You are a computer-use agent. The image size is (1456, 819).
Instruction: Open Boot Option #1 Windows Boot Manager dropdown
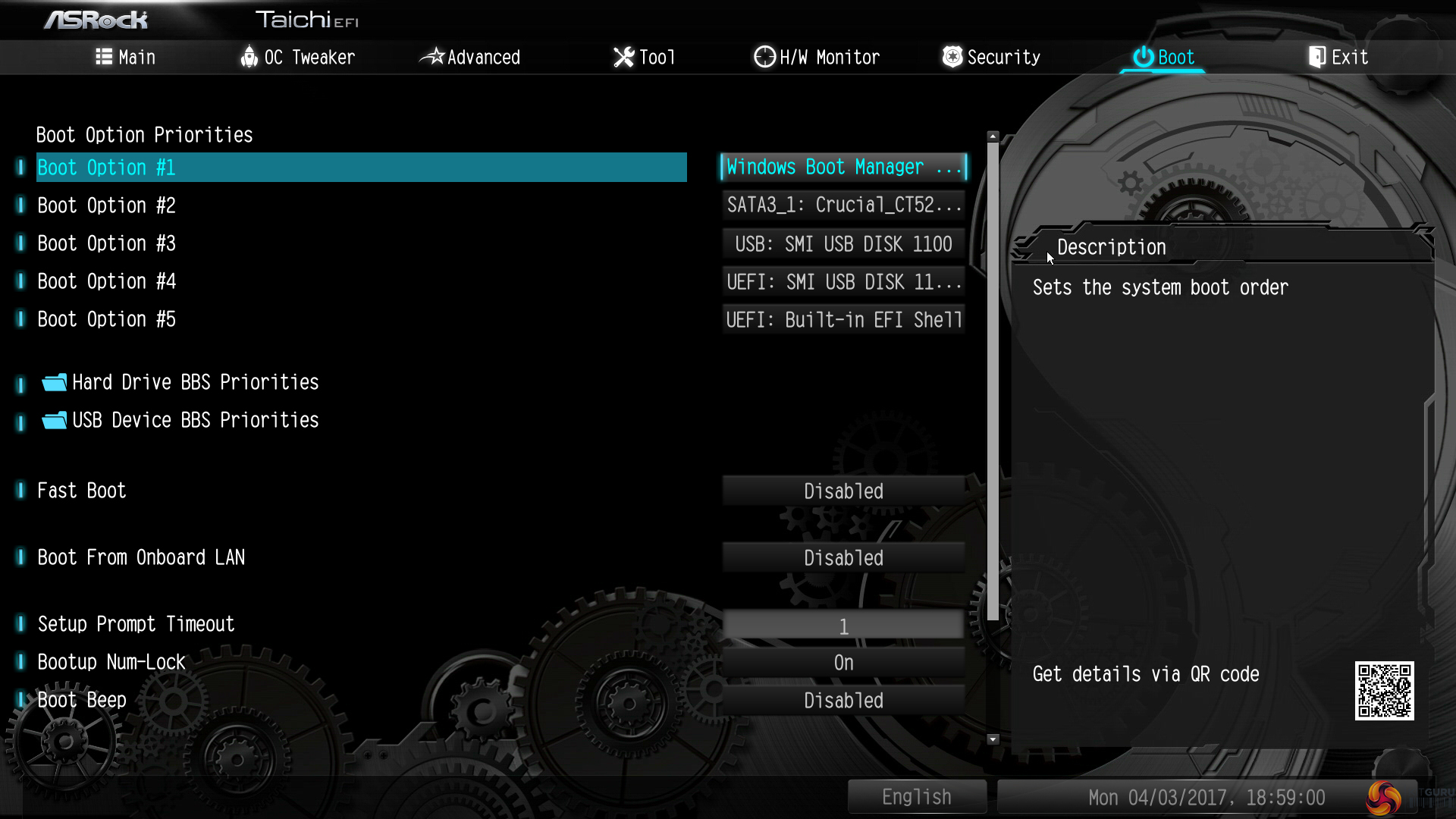click(843, 167)
